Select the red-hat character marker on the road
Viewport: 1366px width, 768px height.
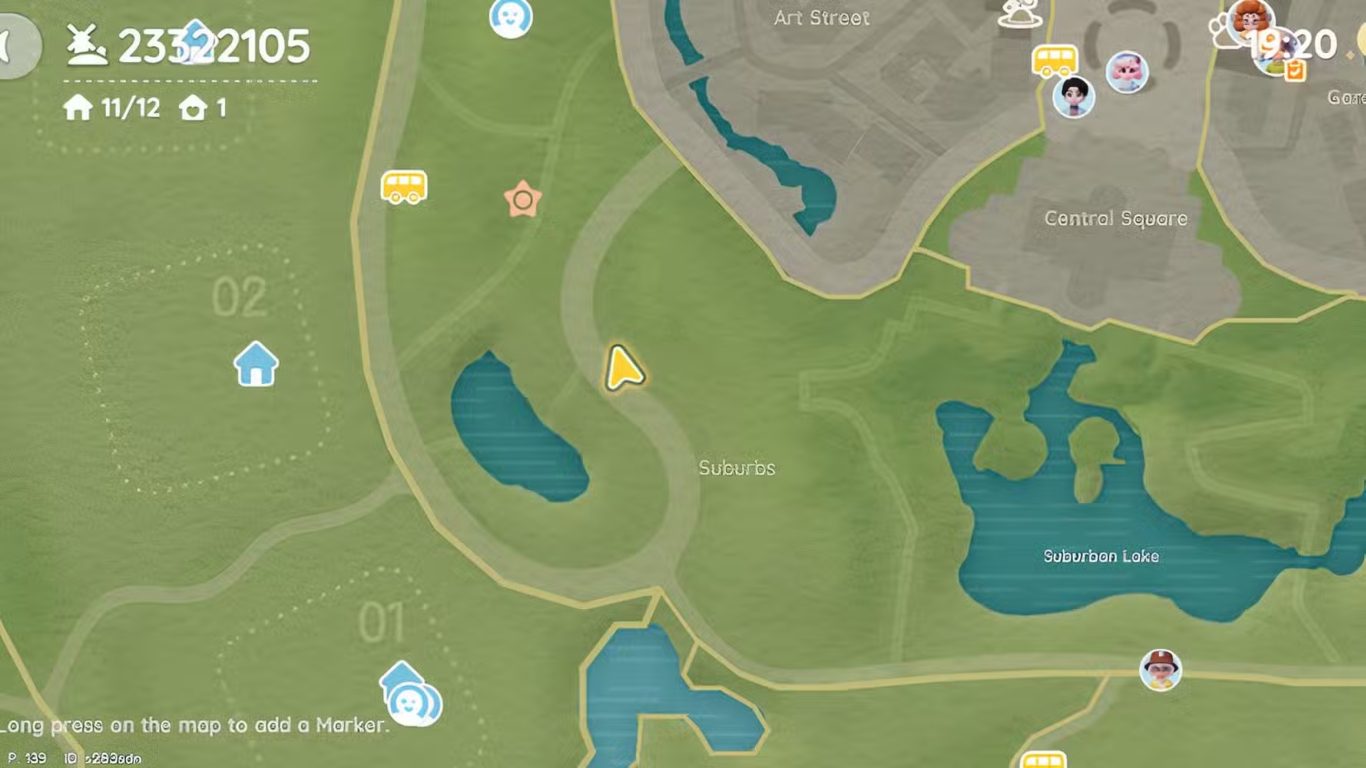1160,669
